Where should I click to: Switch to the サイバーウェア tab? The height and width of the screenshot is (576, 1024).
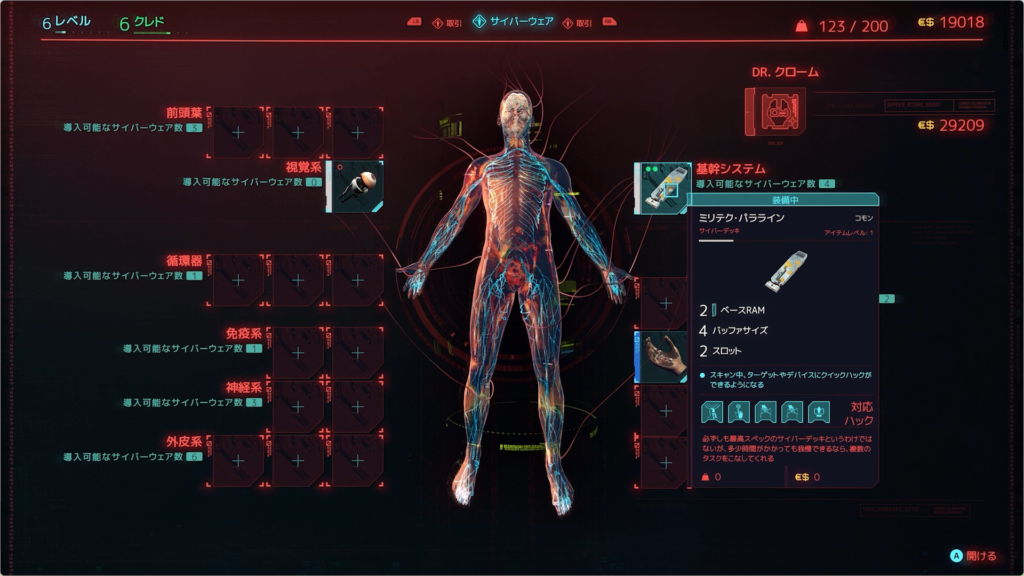512,22
